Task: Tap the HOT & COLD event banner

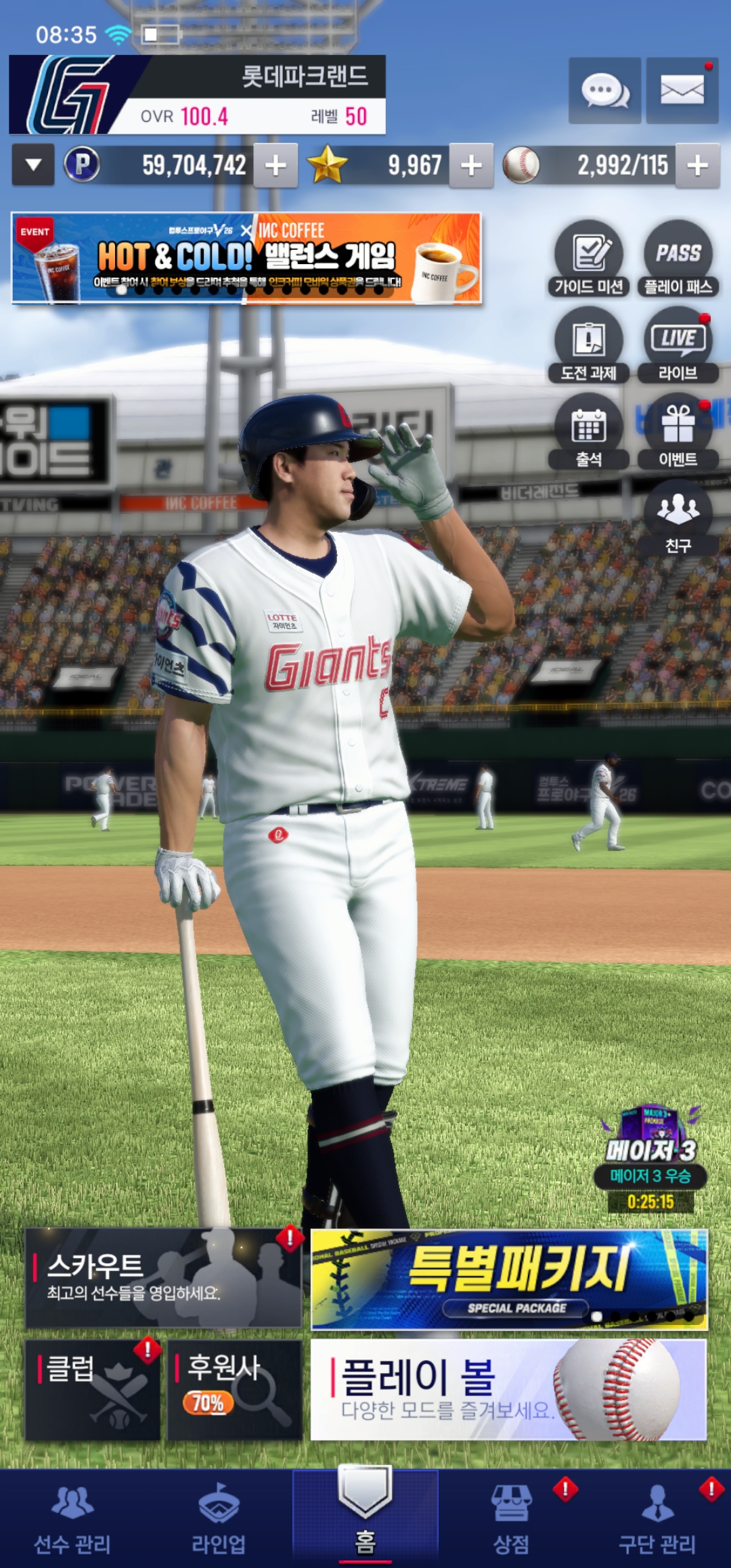Action: coord(246,258)
